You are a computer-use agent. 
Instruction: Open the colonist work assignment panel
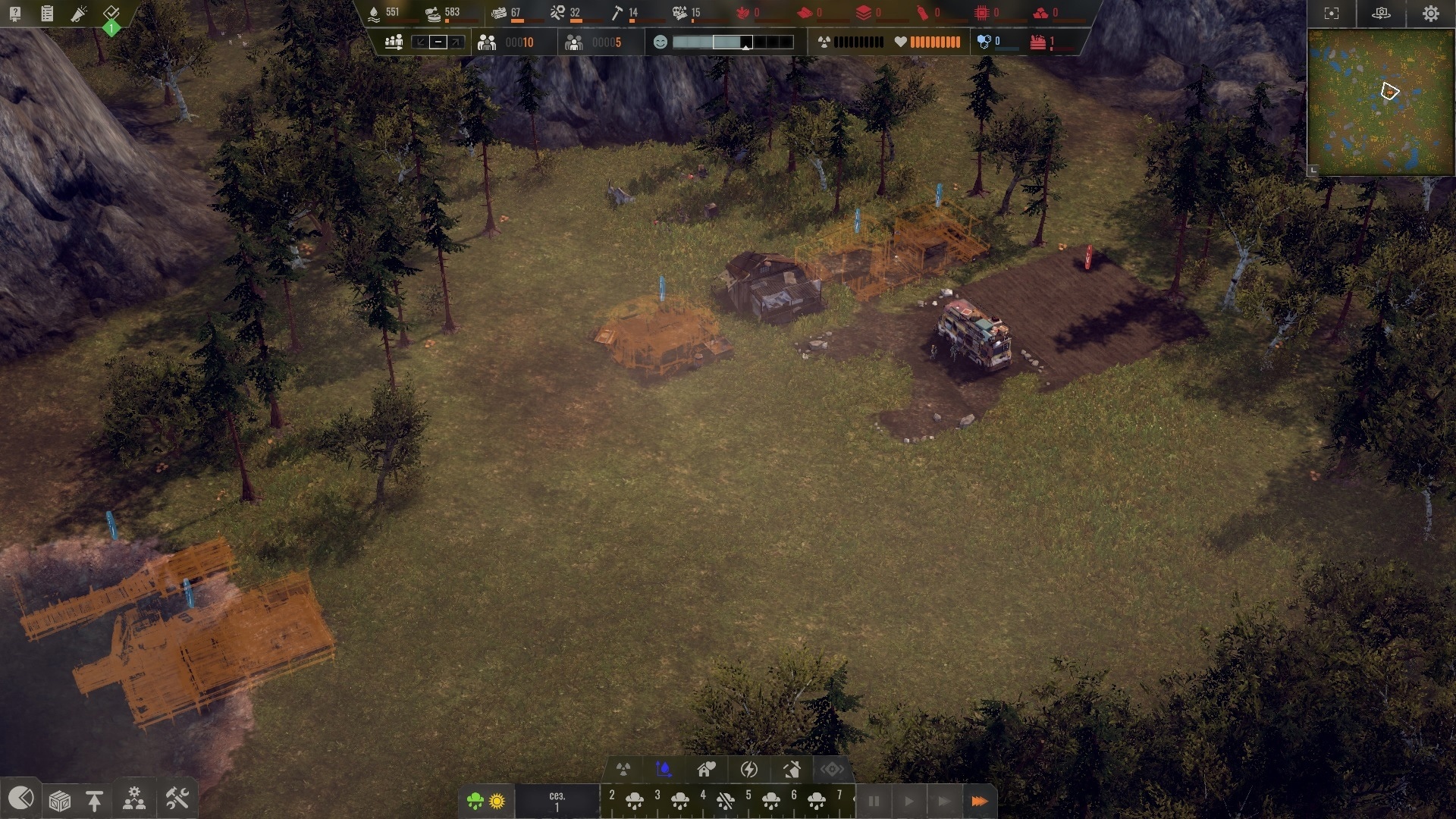[x=135, y=799]
